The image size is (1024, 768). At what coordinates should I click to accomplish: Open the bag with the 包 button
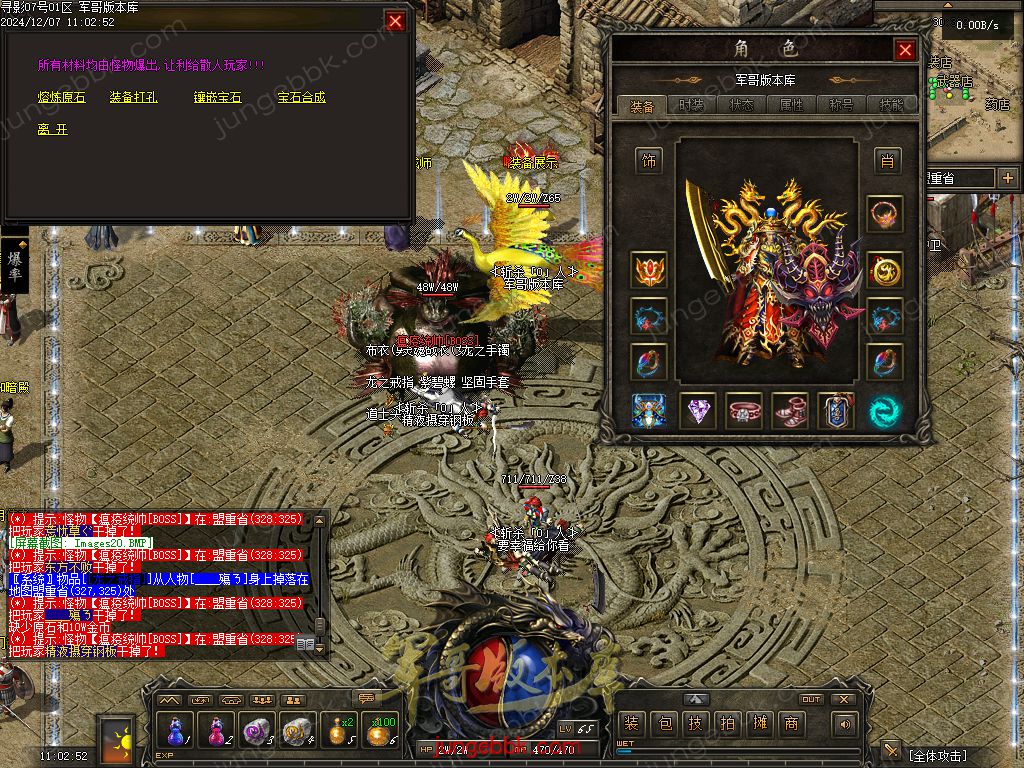pyautogui.click(x=664, y=724)
